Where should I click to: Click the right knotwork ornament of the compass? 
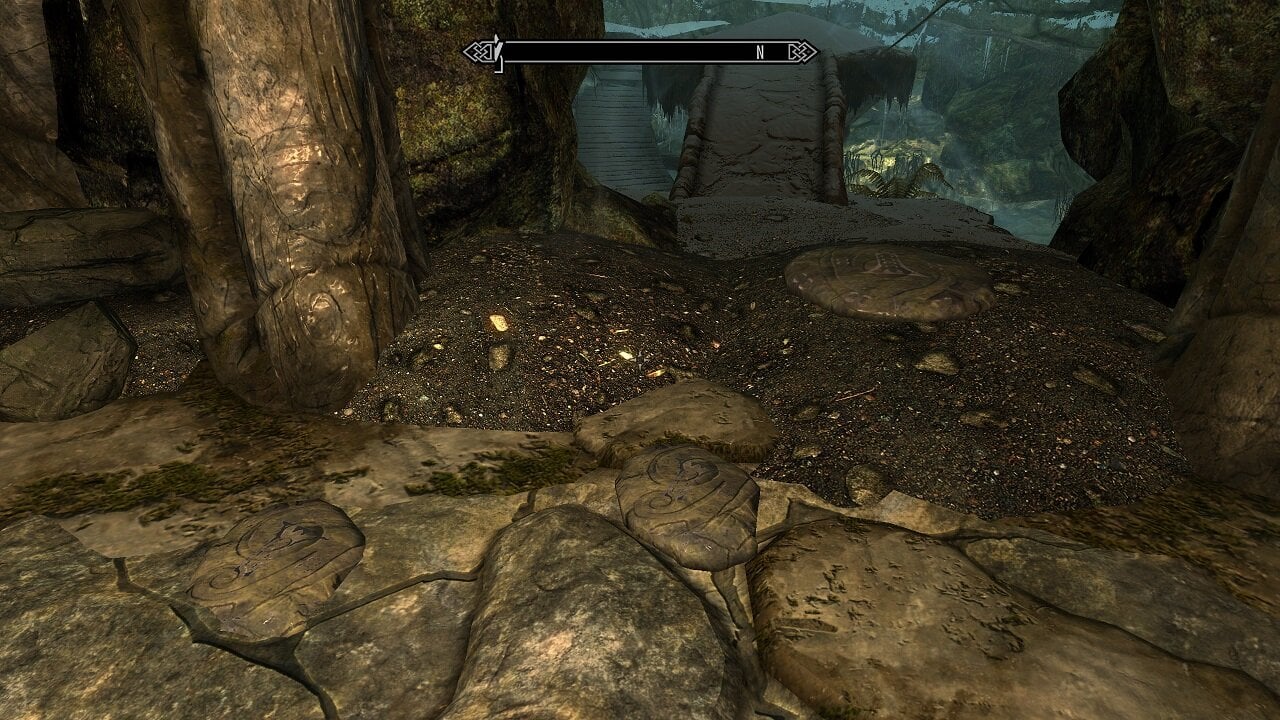(x=803, y=50)
